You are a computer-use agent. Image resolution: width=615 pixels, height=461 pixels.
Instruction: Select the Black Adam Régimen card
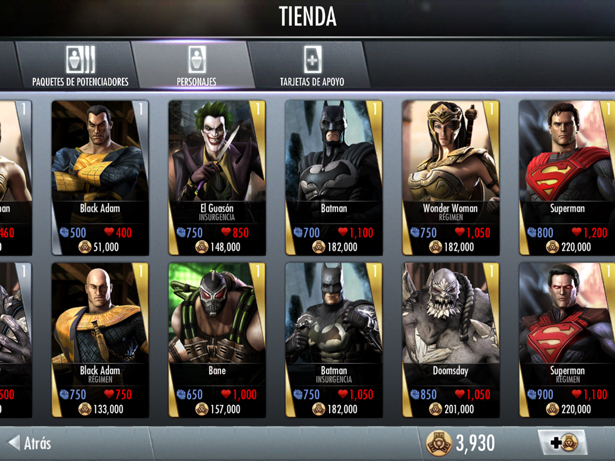pos(100,340)
